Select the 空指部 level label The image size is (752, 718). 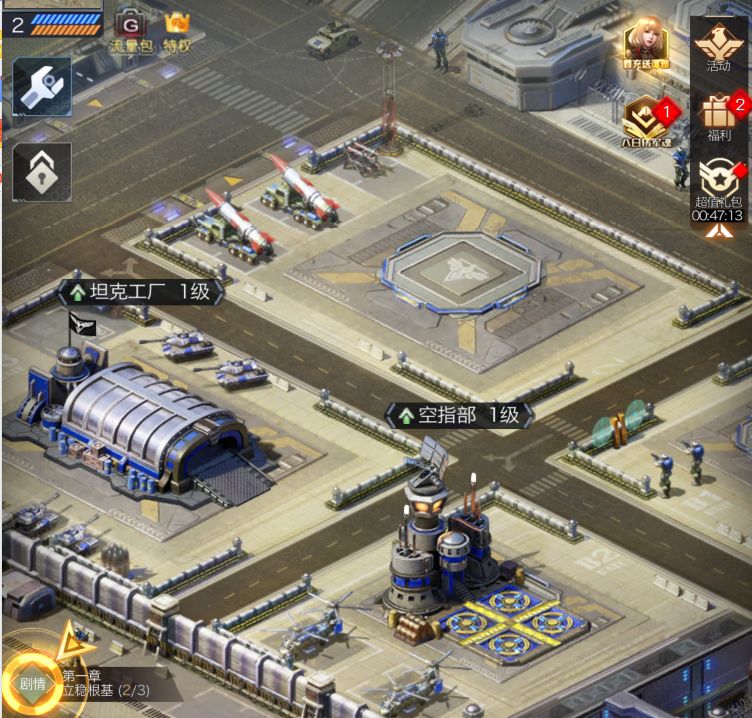pos(458,414)
